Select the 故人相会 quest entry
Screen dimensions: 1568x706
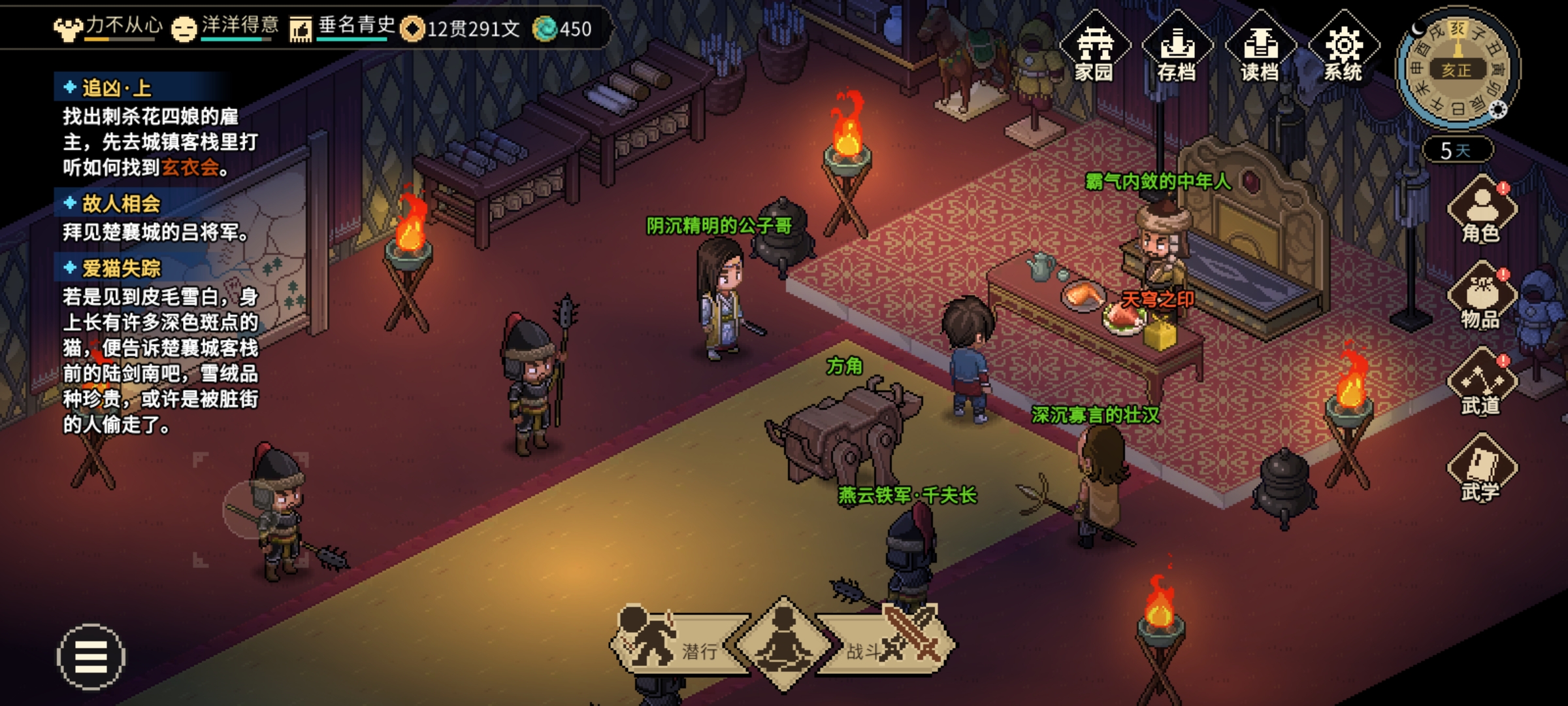tap(121, 203)
